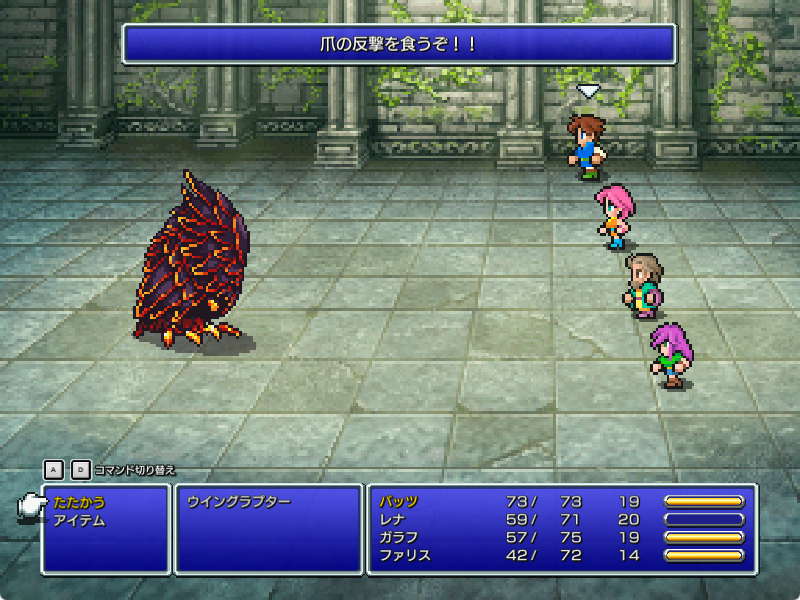The image size is (800, 600).
Task: Pick ファリス from the party list
Action: [405, 555]
